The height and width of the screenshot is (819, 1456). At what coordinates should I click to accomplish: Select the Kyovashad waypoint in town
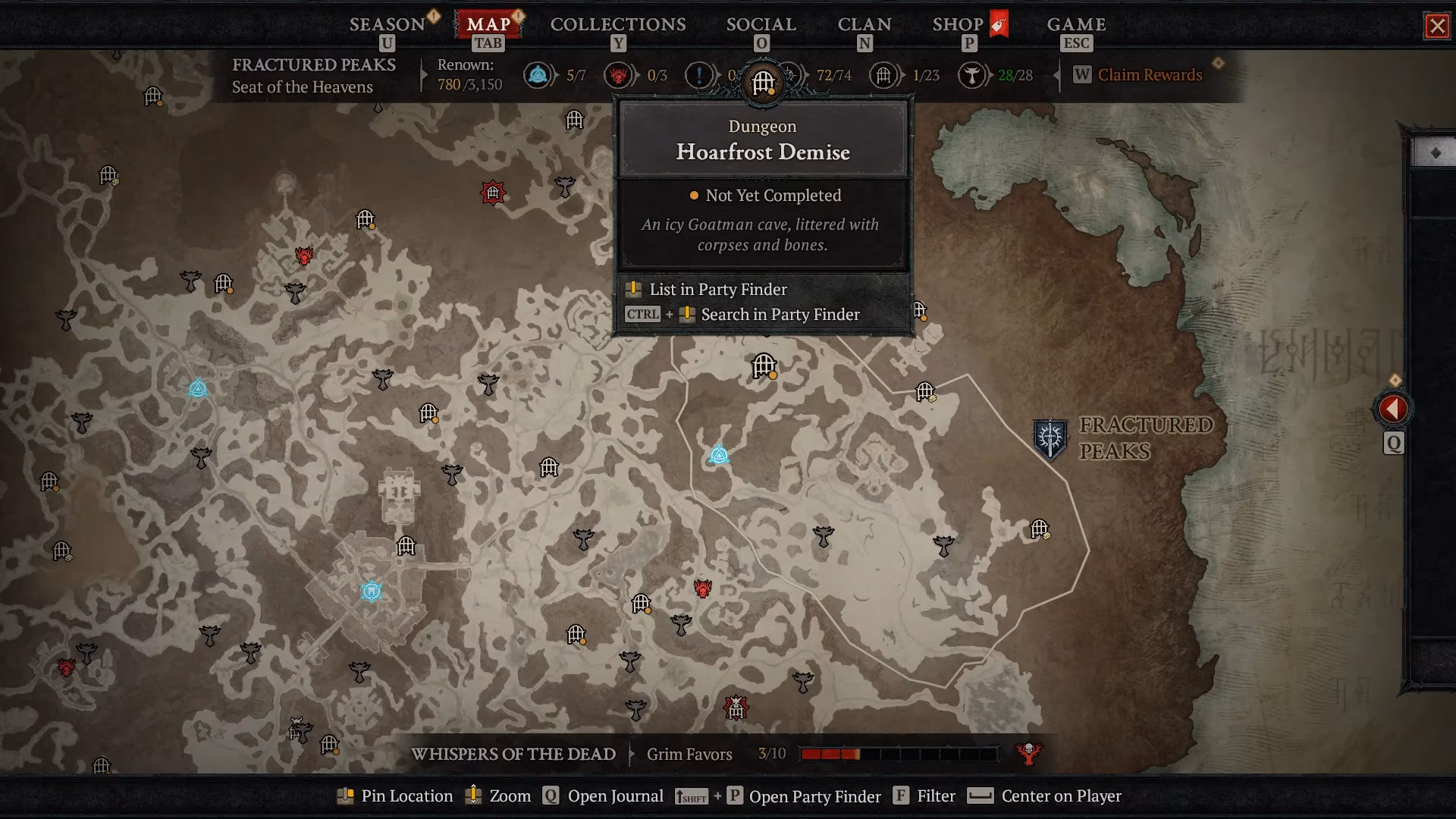[x=372, y=591]
